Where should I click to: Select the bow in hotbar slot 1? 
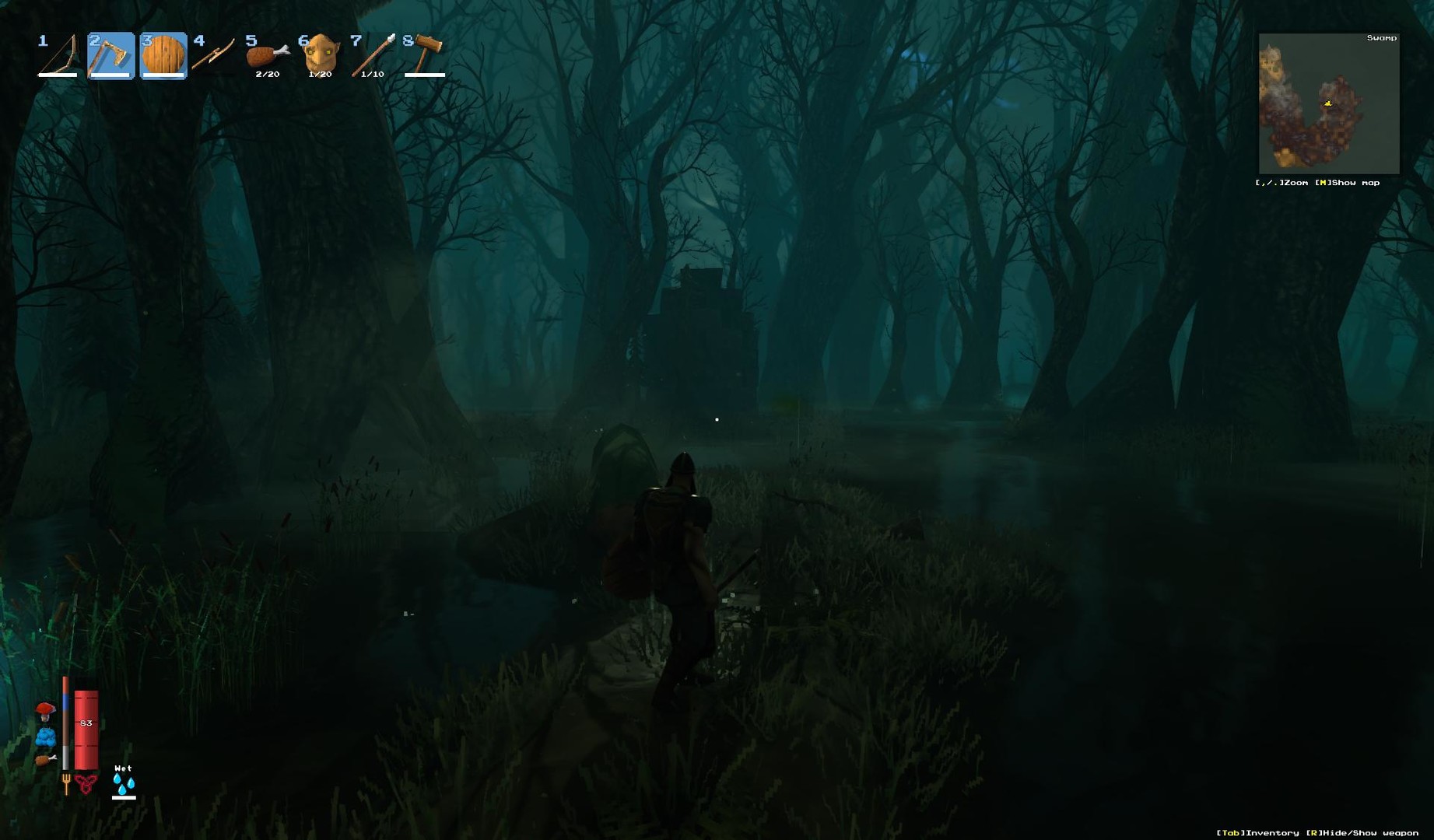click(58, 55)
